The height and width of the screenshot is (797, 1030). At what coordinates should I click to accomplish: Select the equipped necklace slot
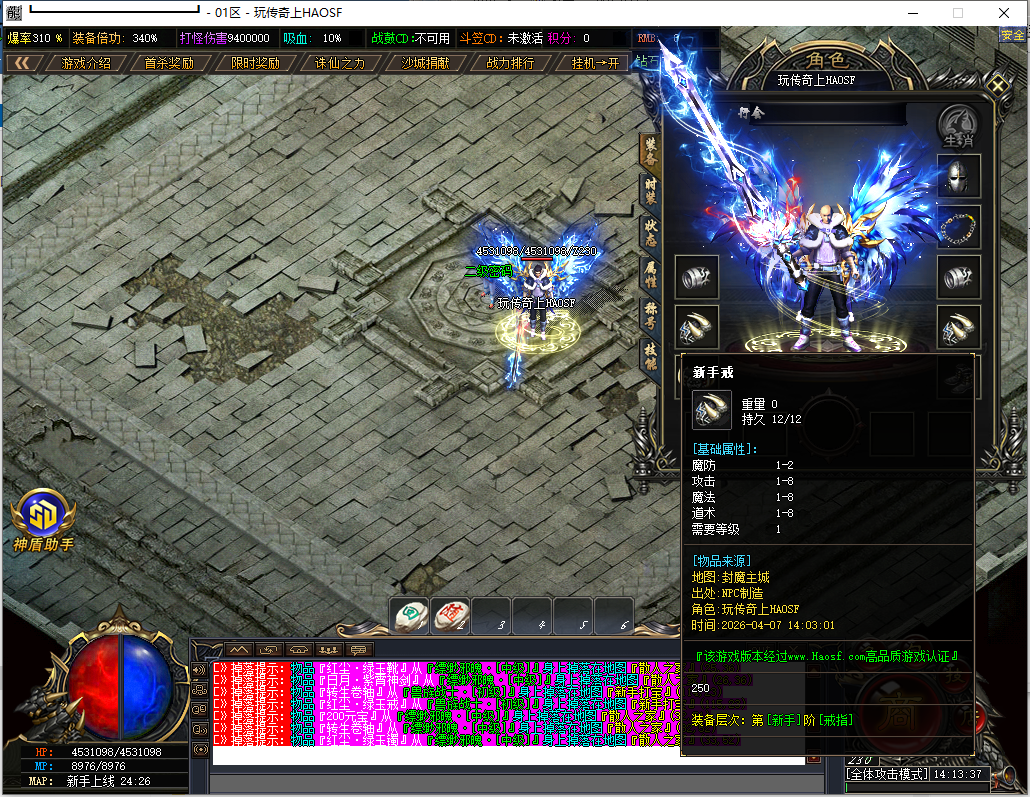click(958, 227)
